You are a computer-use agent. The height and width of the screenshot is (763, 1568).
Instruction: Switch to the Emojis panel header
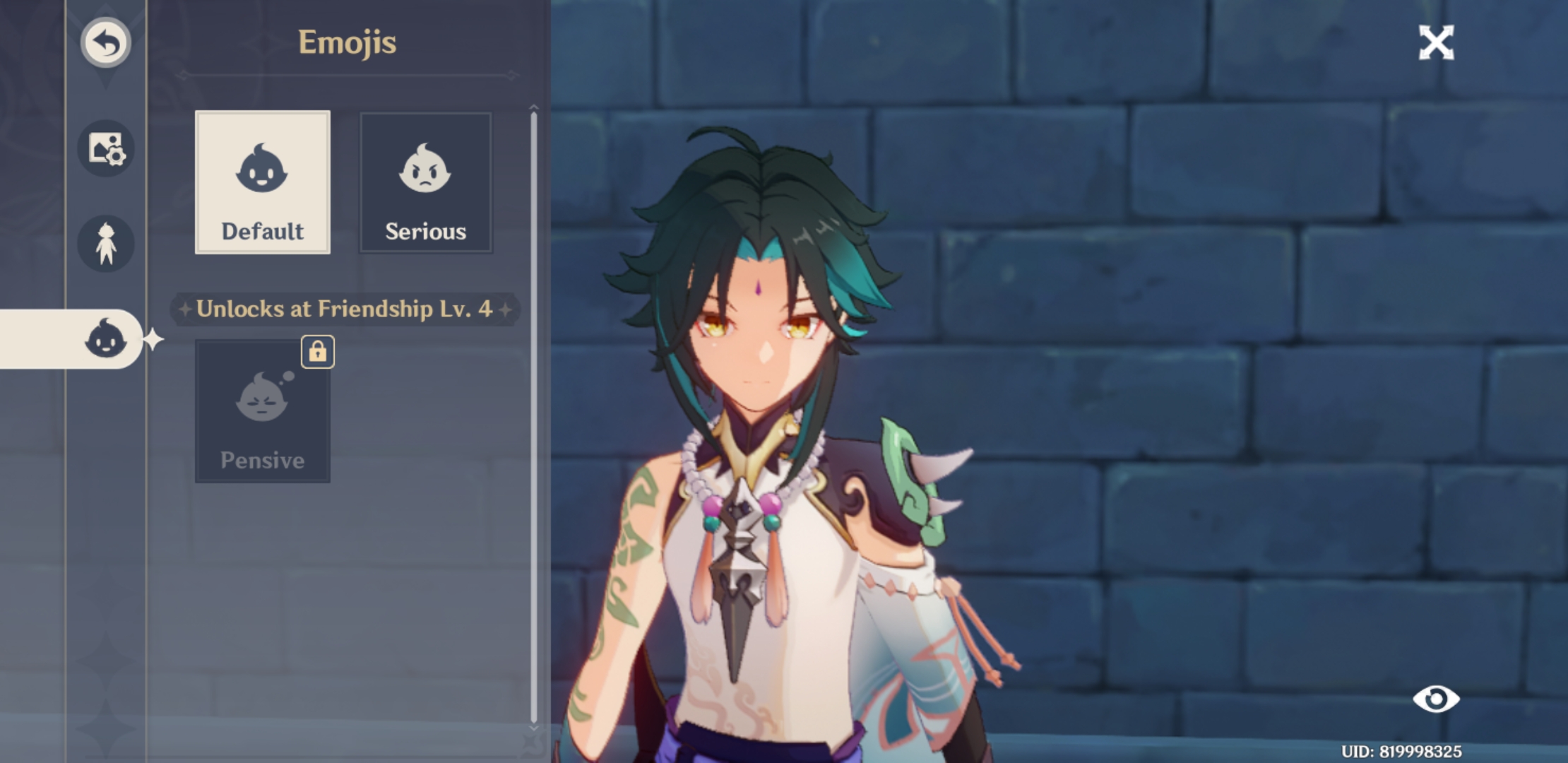[348, 42]
